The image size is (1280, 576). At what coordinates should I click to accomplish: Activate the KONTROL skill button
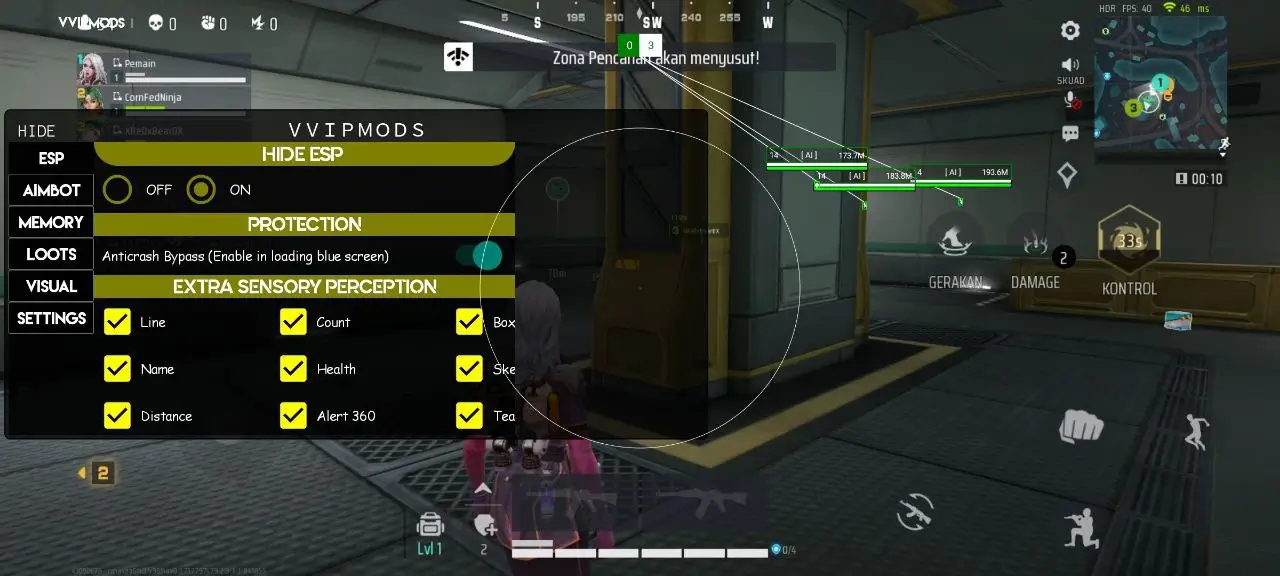1129,242
